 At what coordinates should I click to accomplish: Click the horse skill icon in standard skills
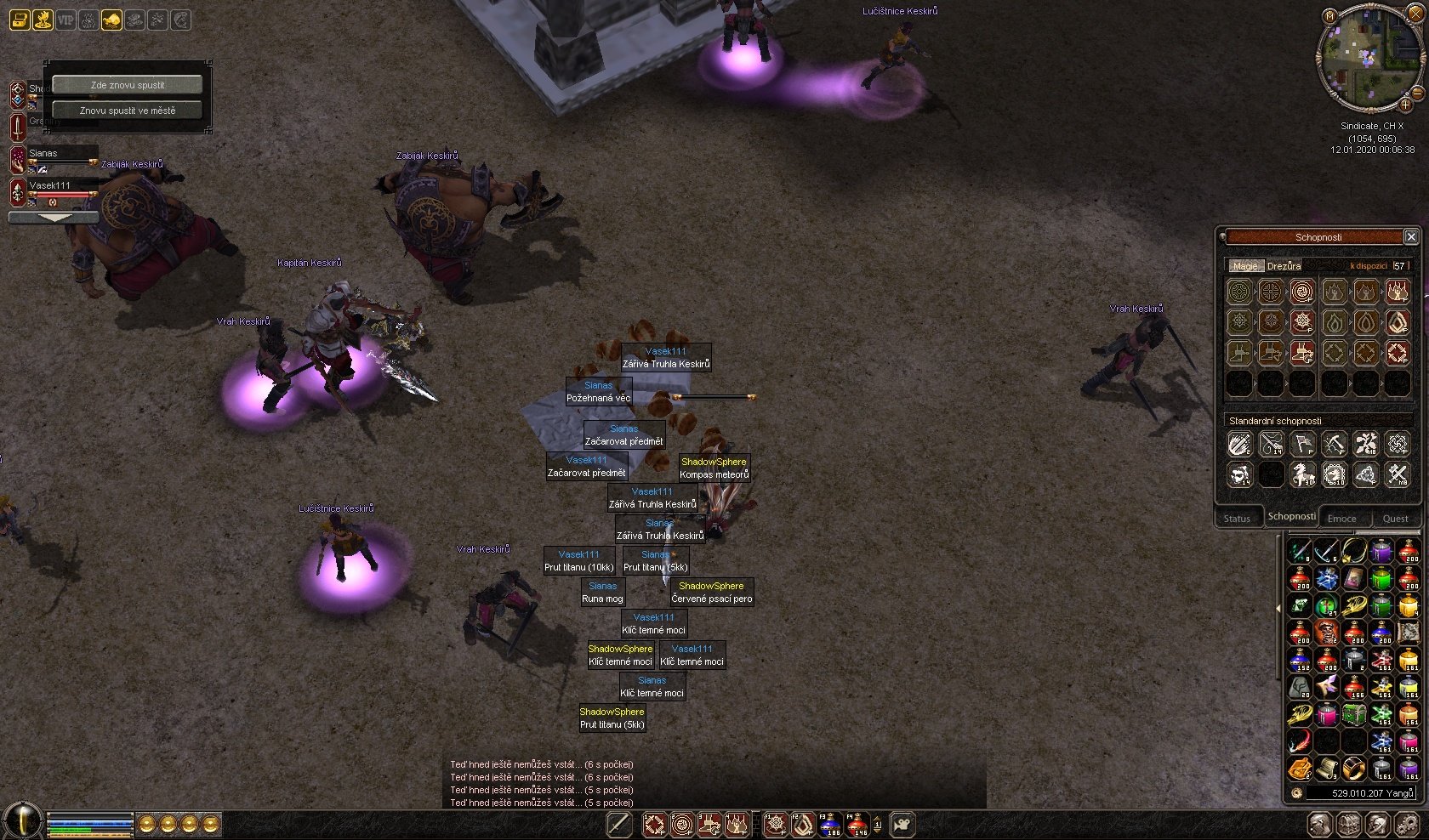tap(1302, 474)
